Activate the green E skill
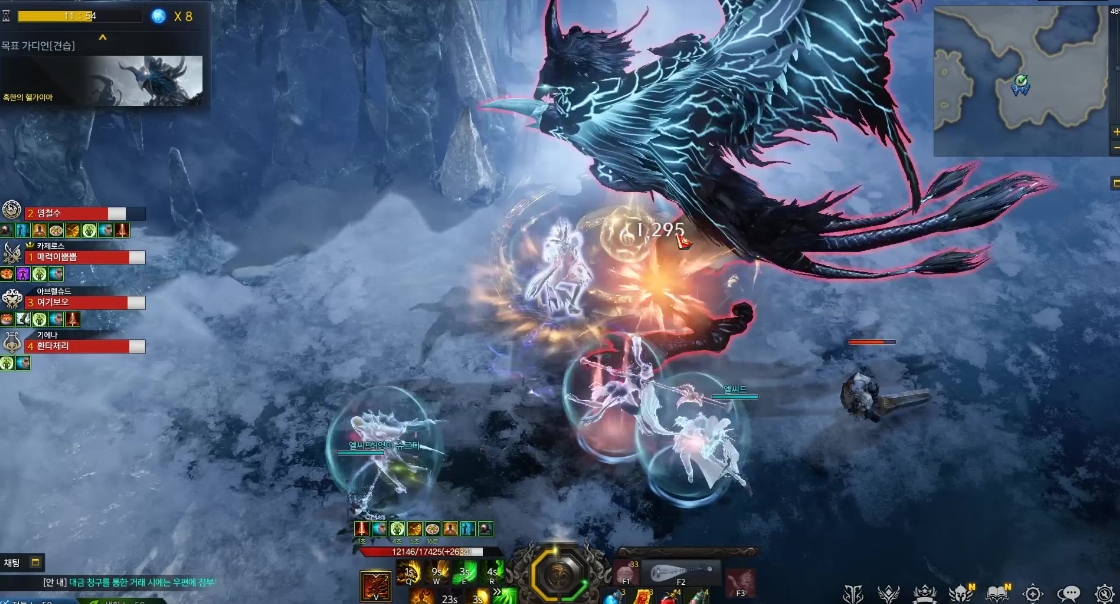 [x=466, y=573]
